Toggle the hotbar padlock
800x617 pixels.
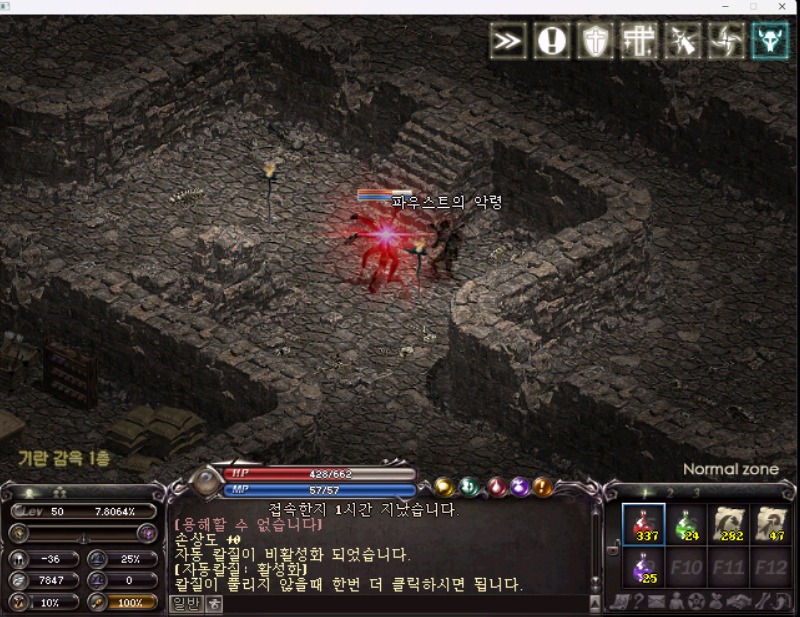pyautogui.click(x=614, y=545)
